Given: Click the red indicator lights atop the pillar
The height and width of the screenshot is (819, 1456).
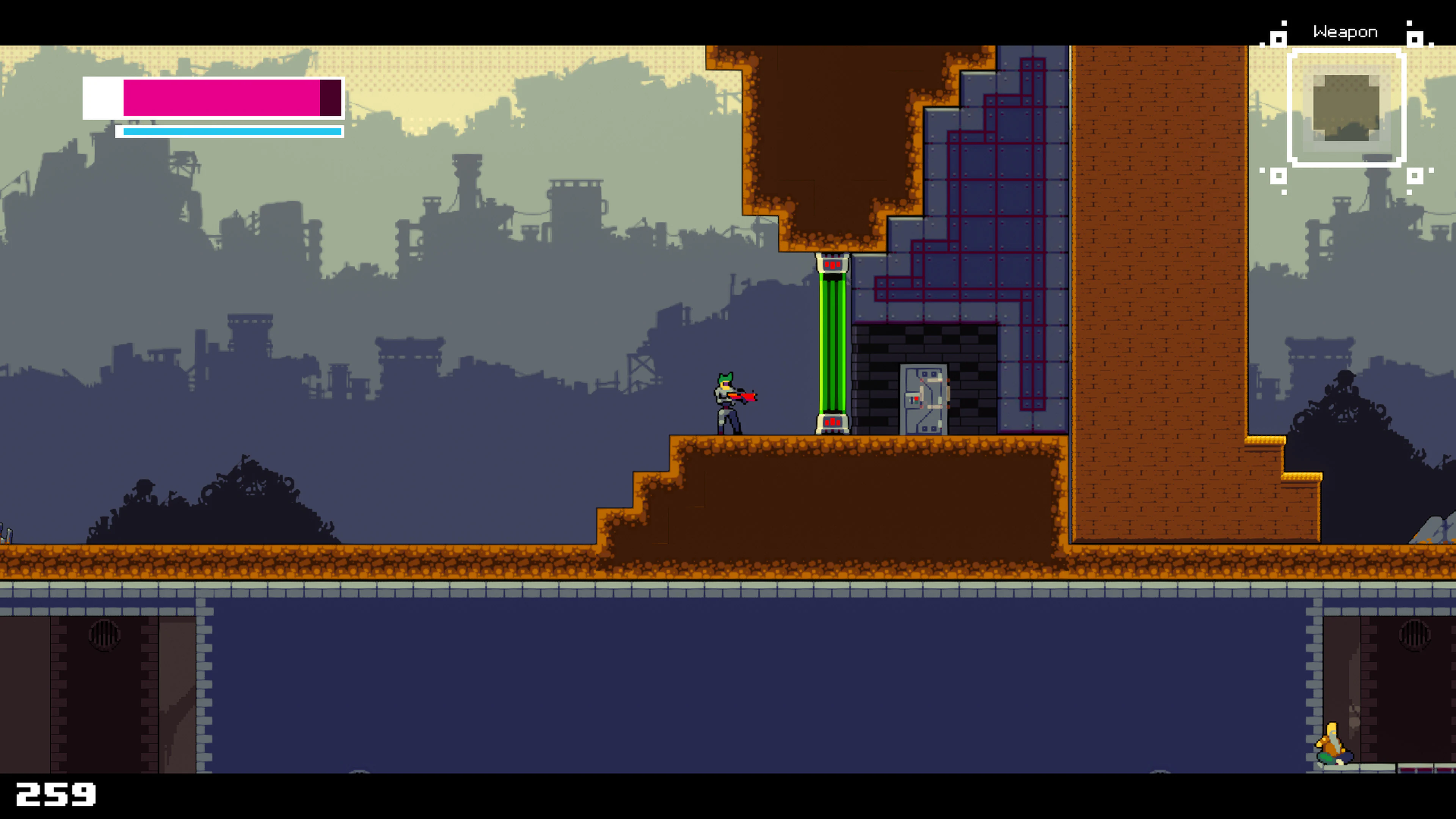Looking at the screenshot, I should pyautogui.click(x=833, y=265).
